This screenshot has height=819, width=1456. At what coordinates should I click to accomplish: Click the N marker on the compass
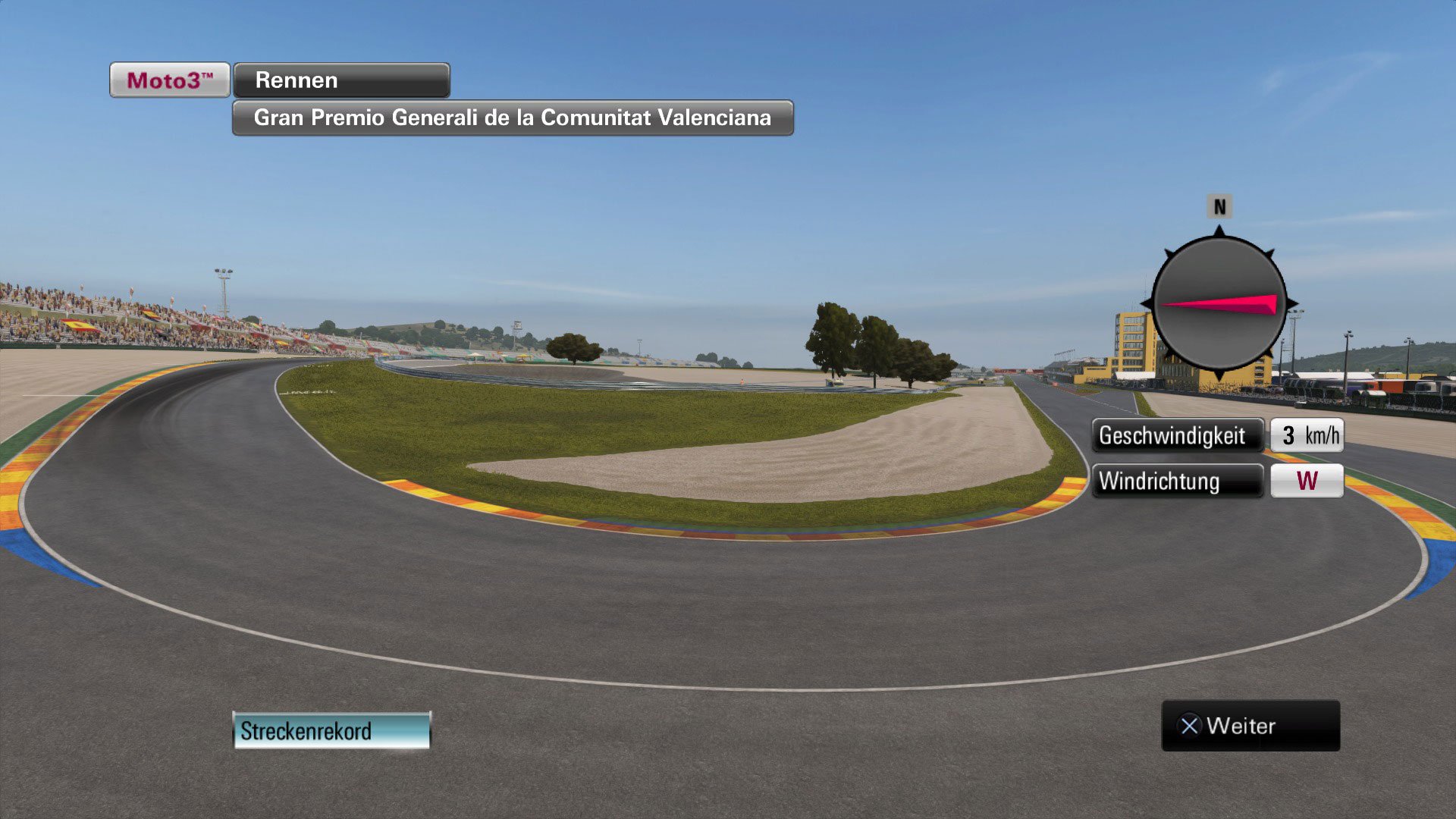(x=1219, y=205)
